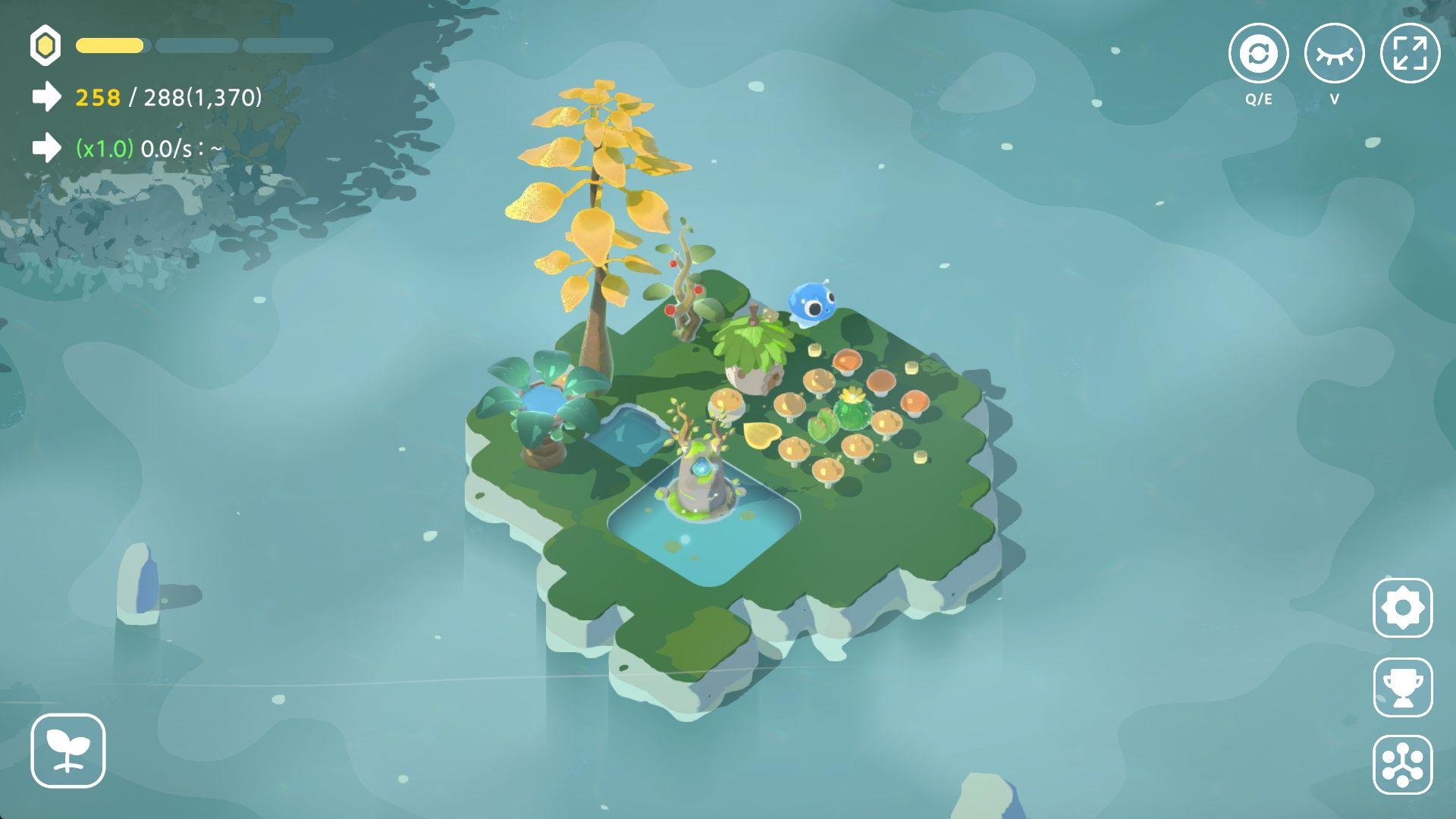Hide the interface with the closed-eye button

point(1334,54)
